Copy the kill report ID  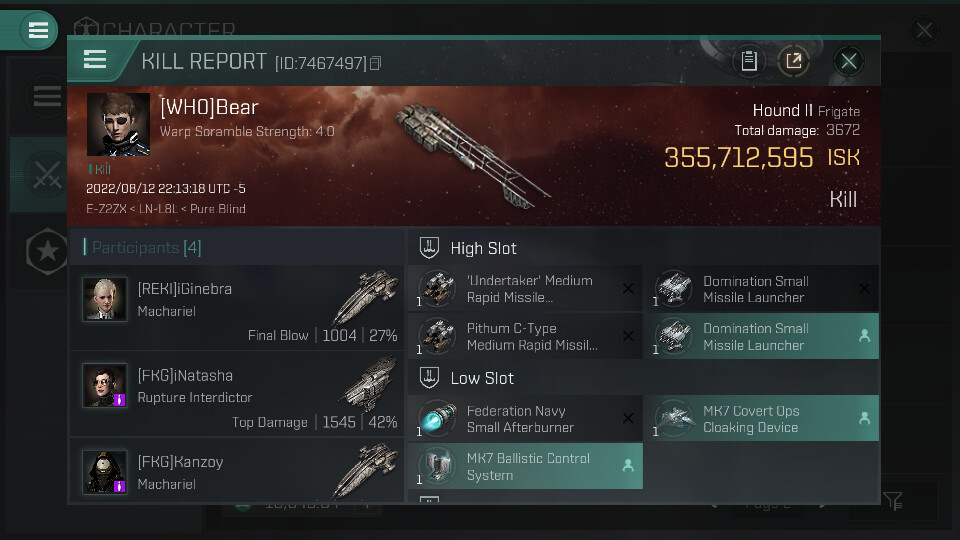pos(376,63)
